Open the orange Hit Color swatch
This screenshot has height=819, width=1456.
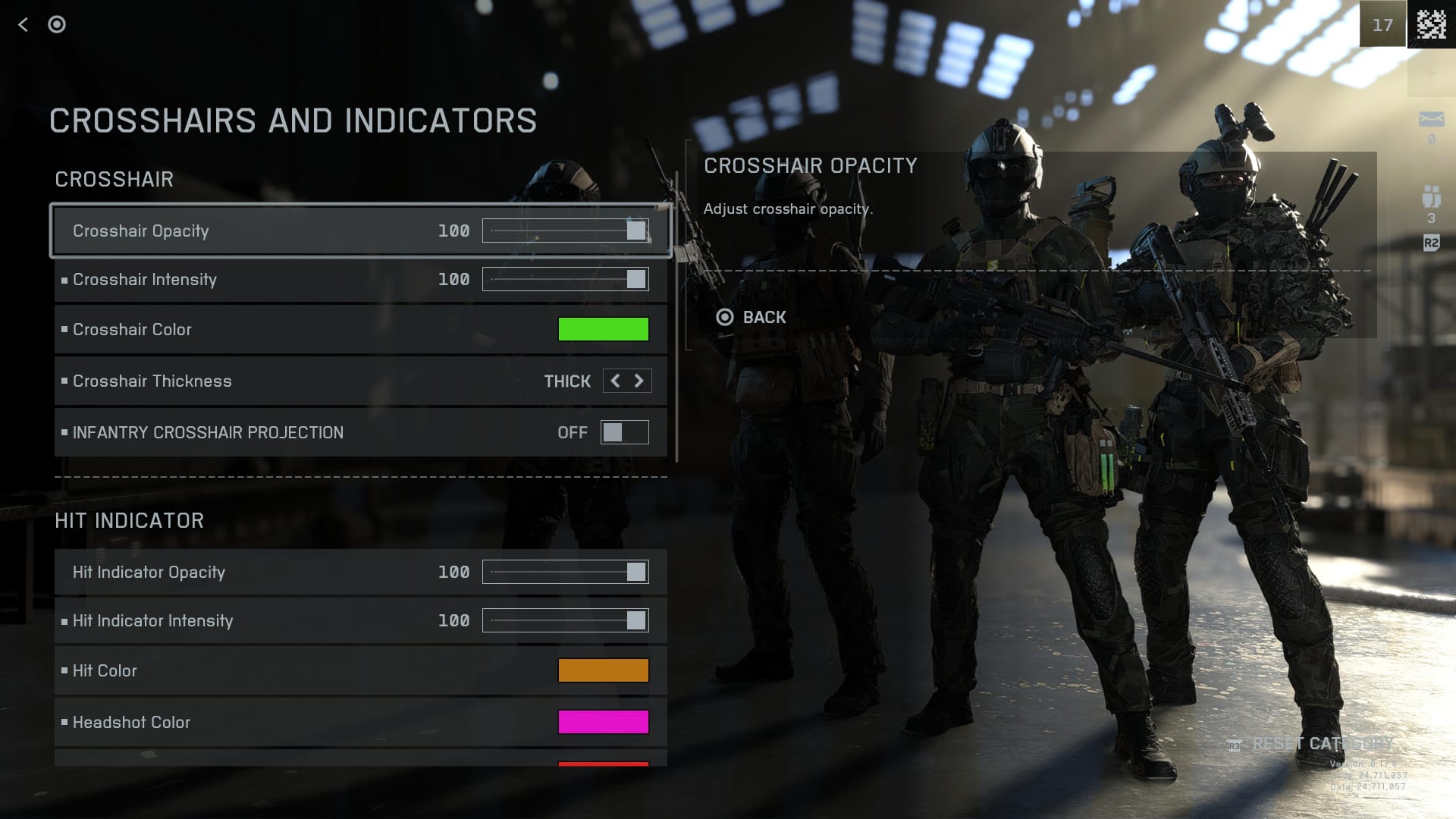tap(603, 670)
